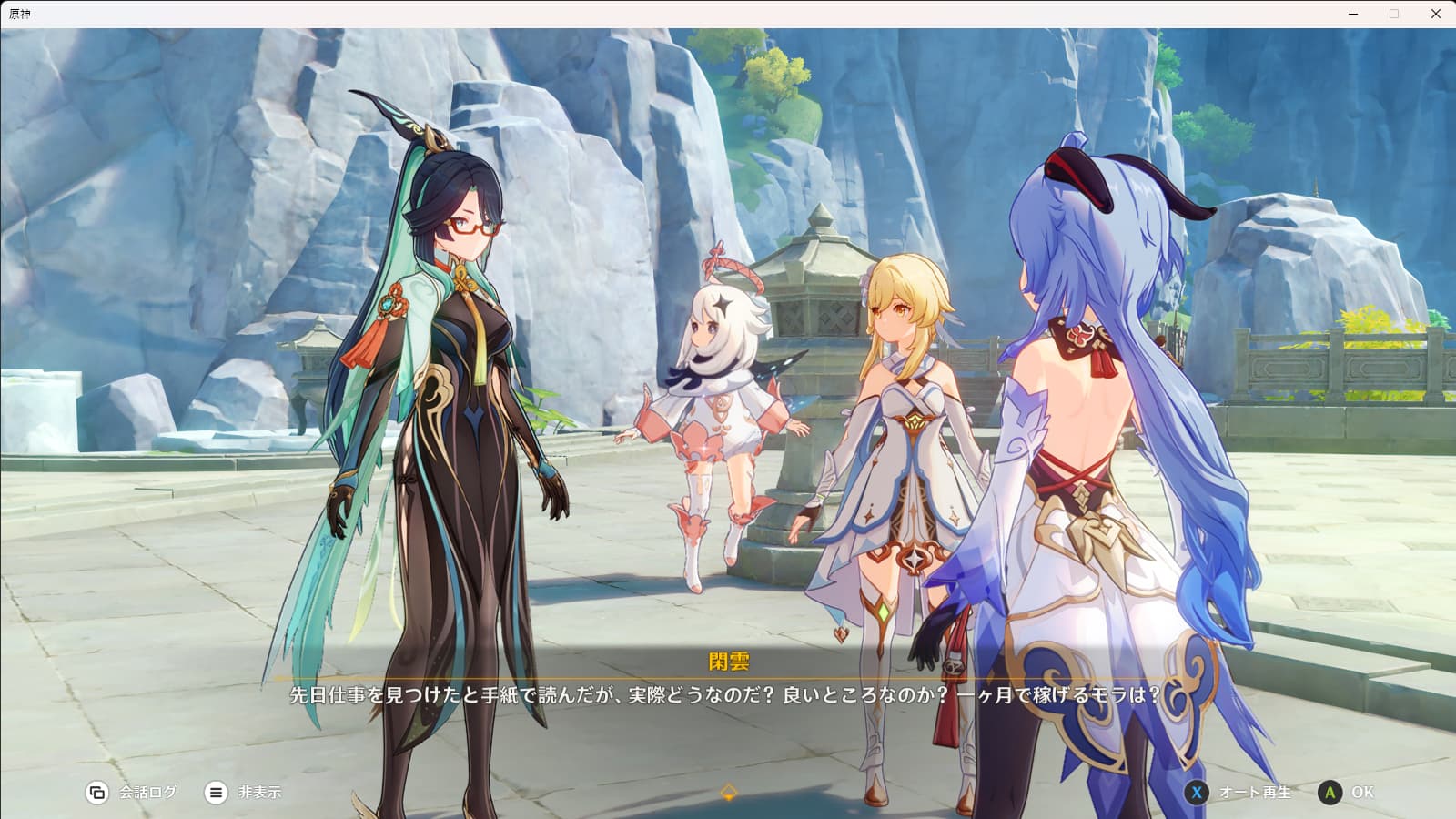Close the 原神 game window
1456x819 pixels.
click(1436, 14)
